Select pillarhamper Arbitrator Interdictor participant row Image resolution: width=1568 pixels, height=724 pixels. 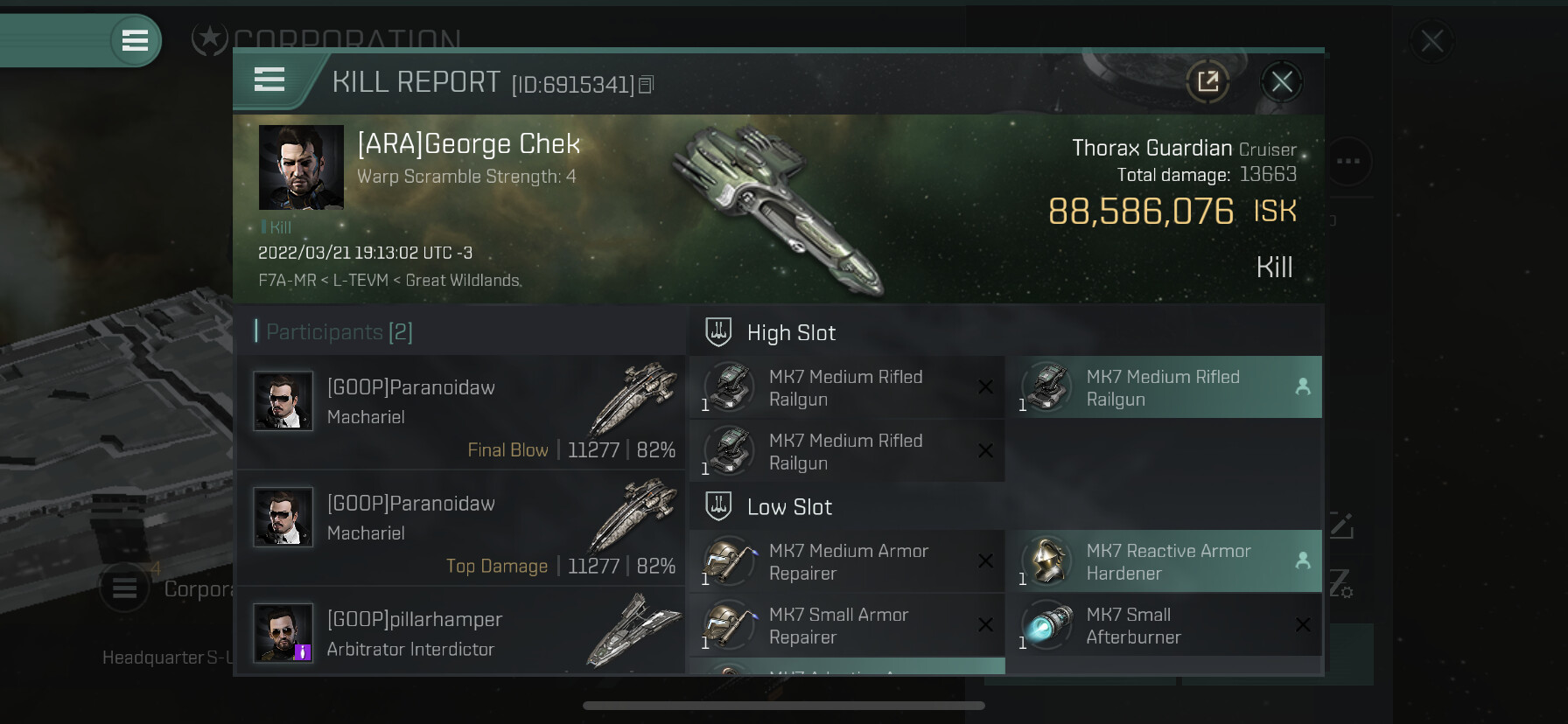[x=461, y=633]
